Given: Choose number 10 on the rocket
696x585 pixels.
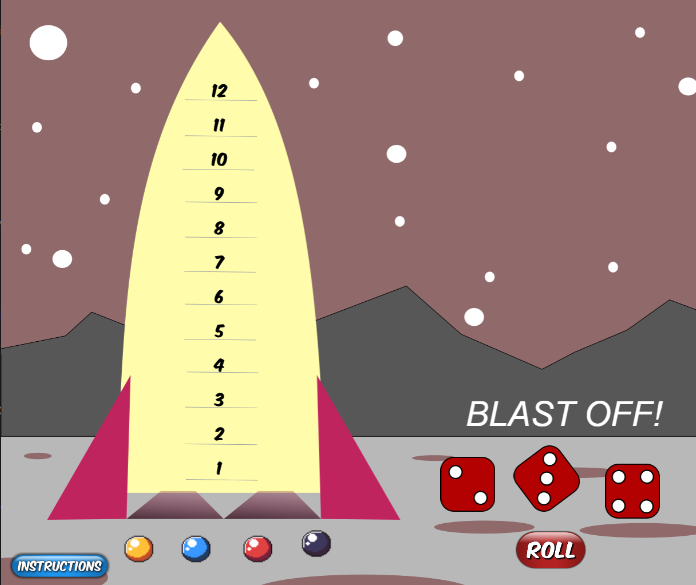Looking at the screenshot, I should pyautogui.click(x=219, y=160).
